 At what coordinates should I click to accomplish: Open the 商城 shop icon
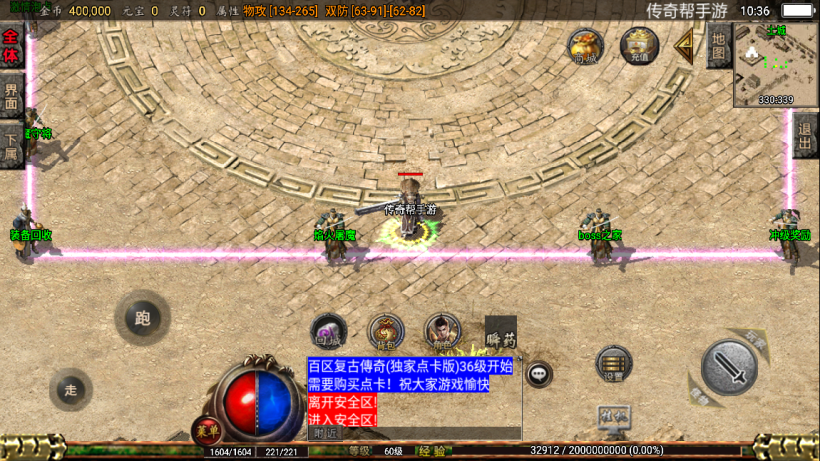[586, 46]
